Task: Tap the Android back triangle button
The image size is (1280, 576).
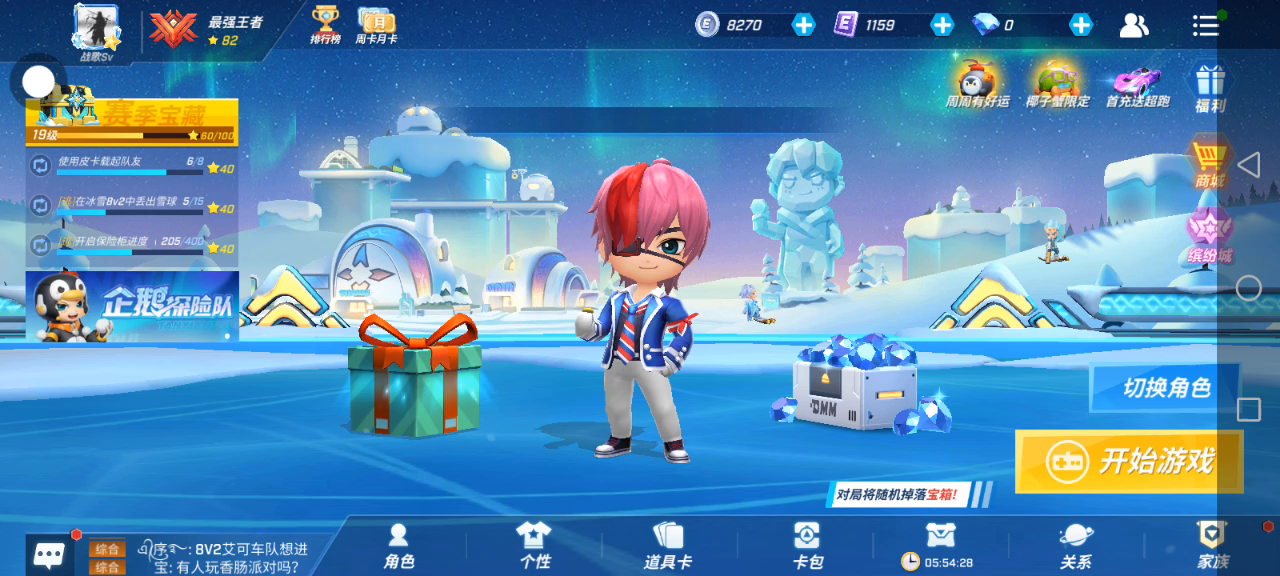Action: [x=1248, y=165]
